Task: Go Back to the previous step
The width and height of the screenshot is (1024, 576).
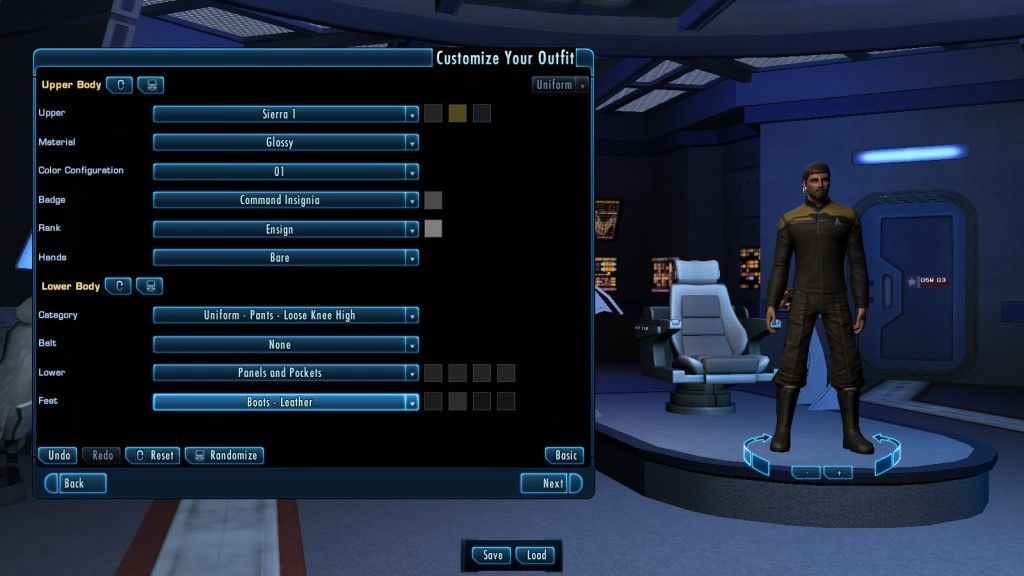Action: [x=74, y=483]
